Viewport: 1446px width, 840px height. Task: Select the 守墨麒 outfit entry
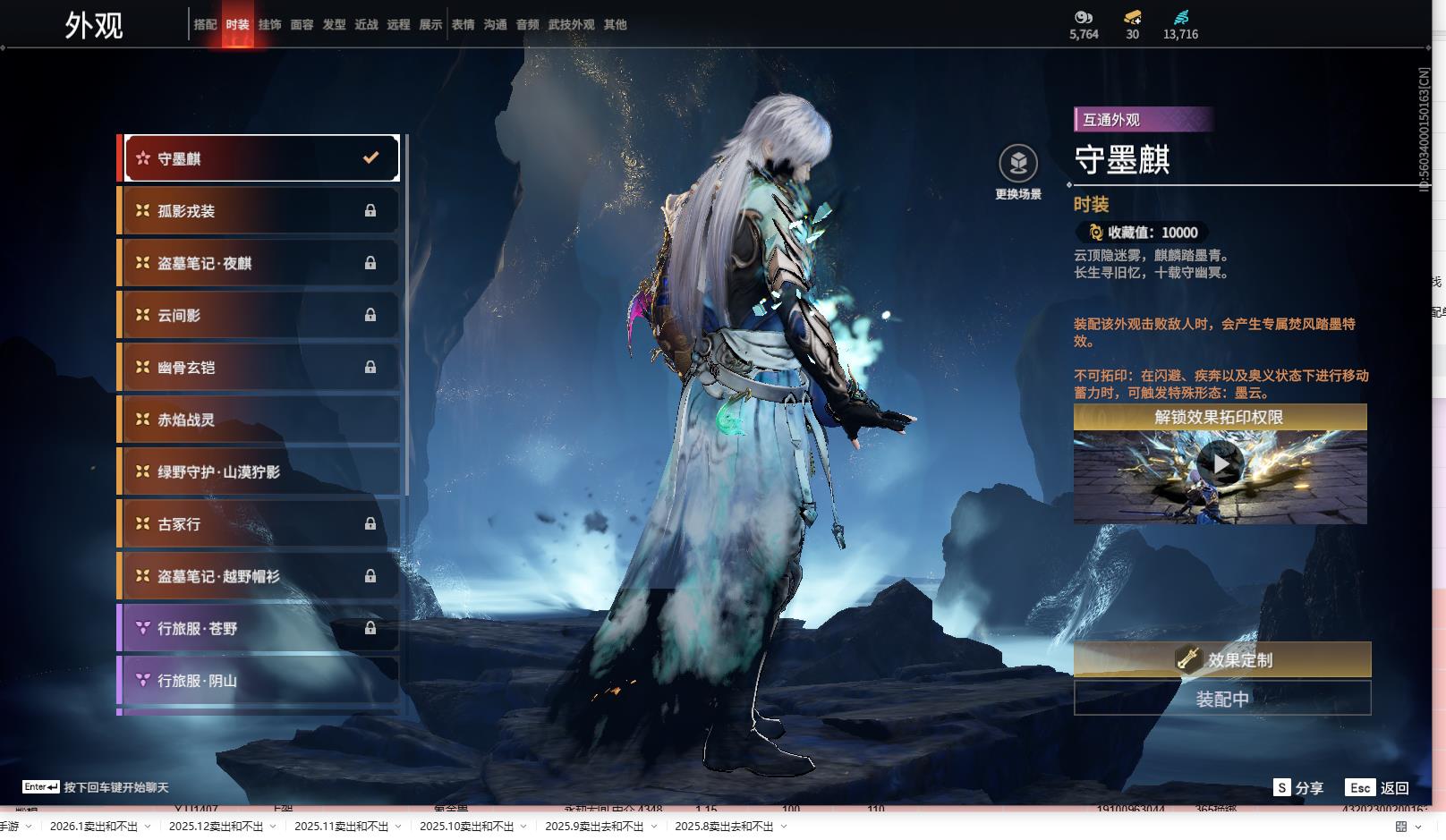pos(260,158)
